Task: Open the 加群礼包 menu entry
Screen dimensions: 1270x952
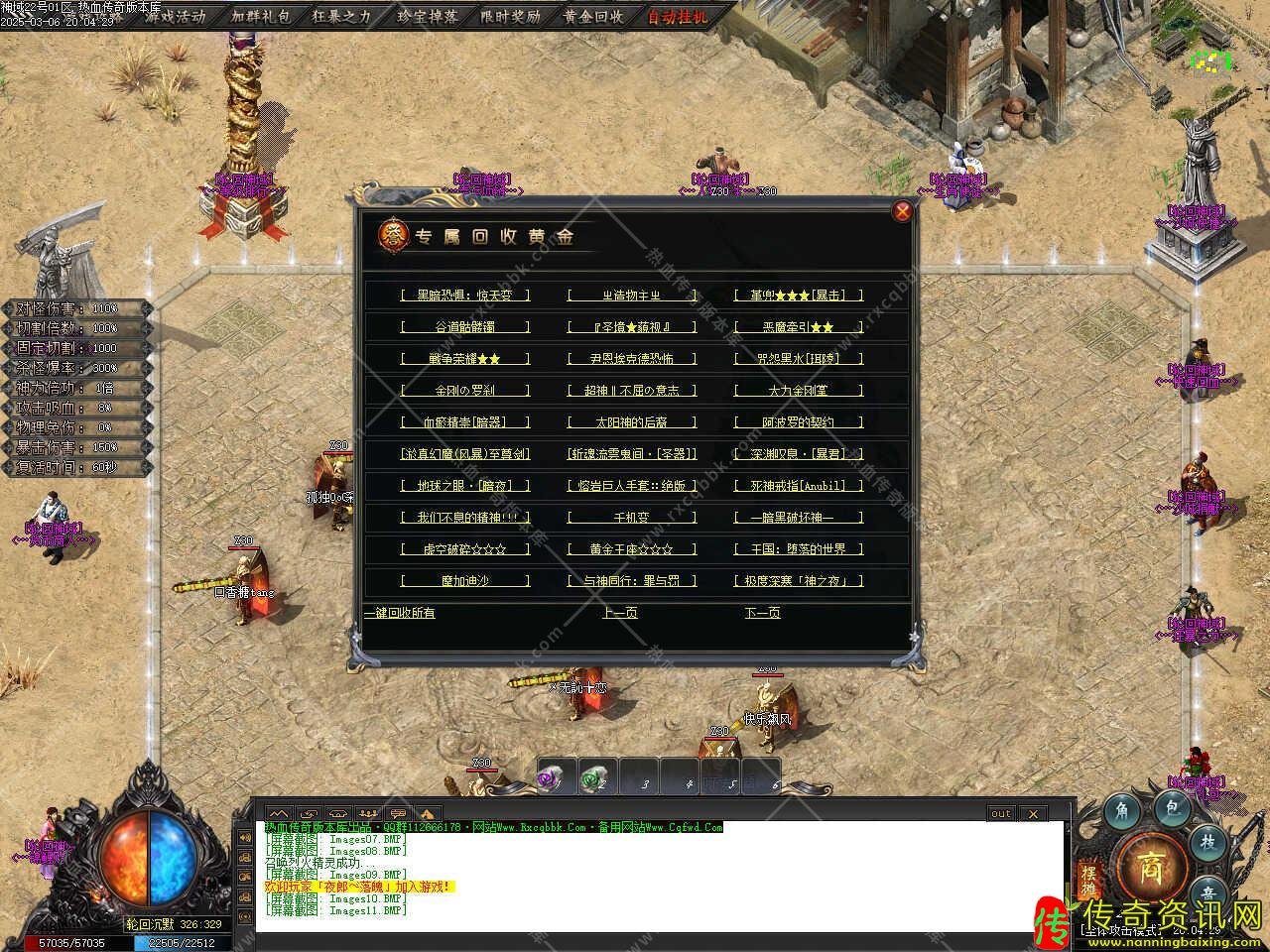Action: pos(261,16)
